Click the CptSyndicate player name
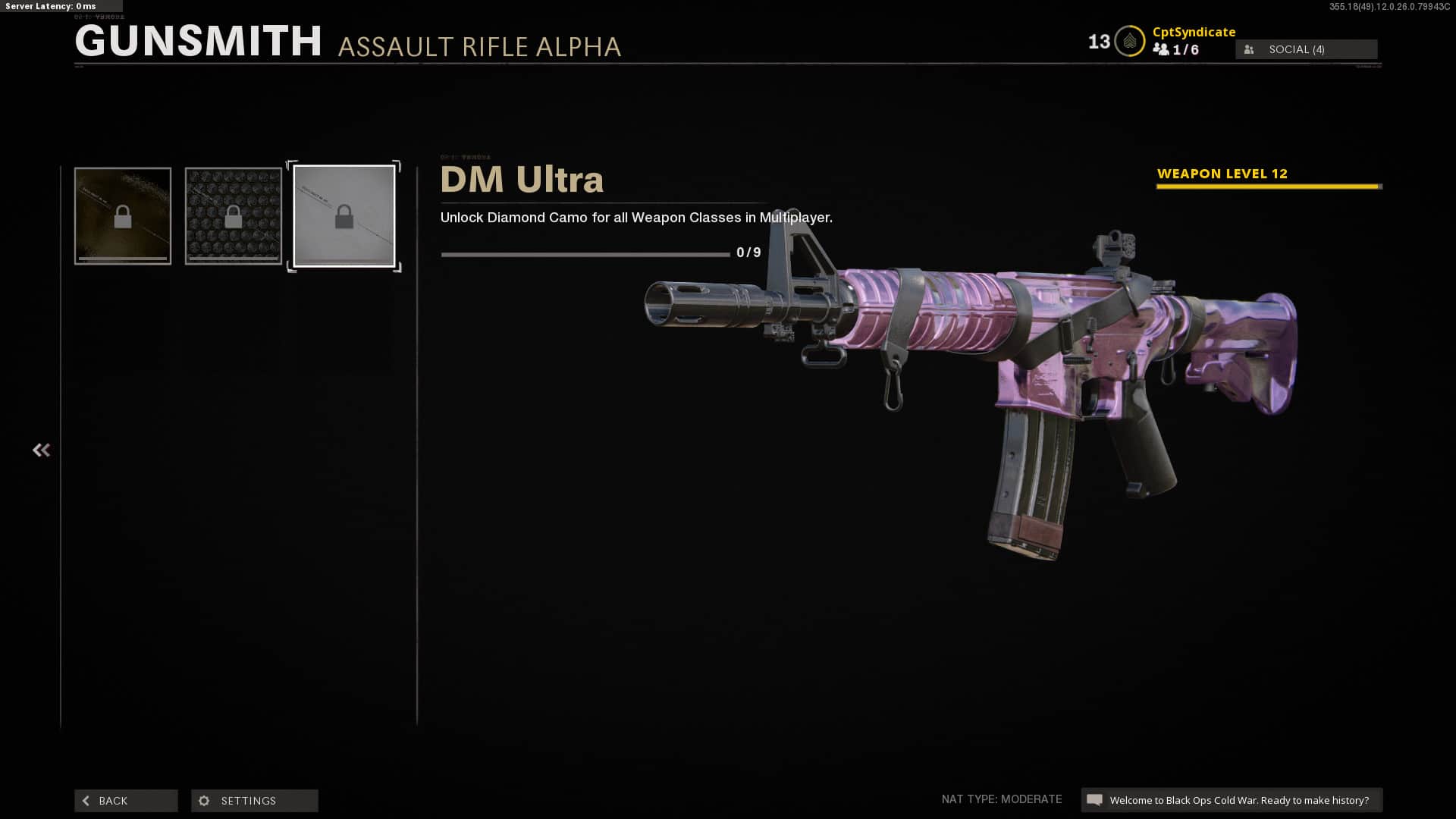 coord(1194,32)
